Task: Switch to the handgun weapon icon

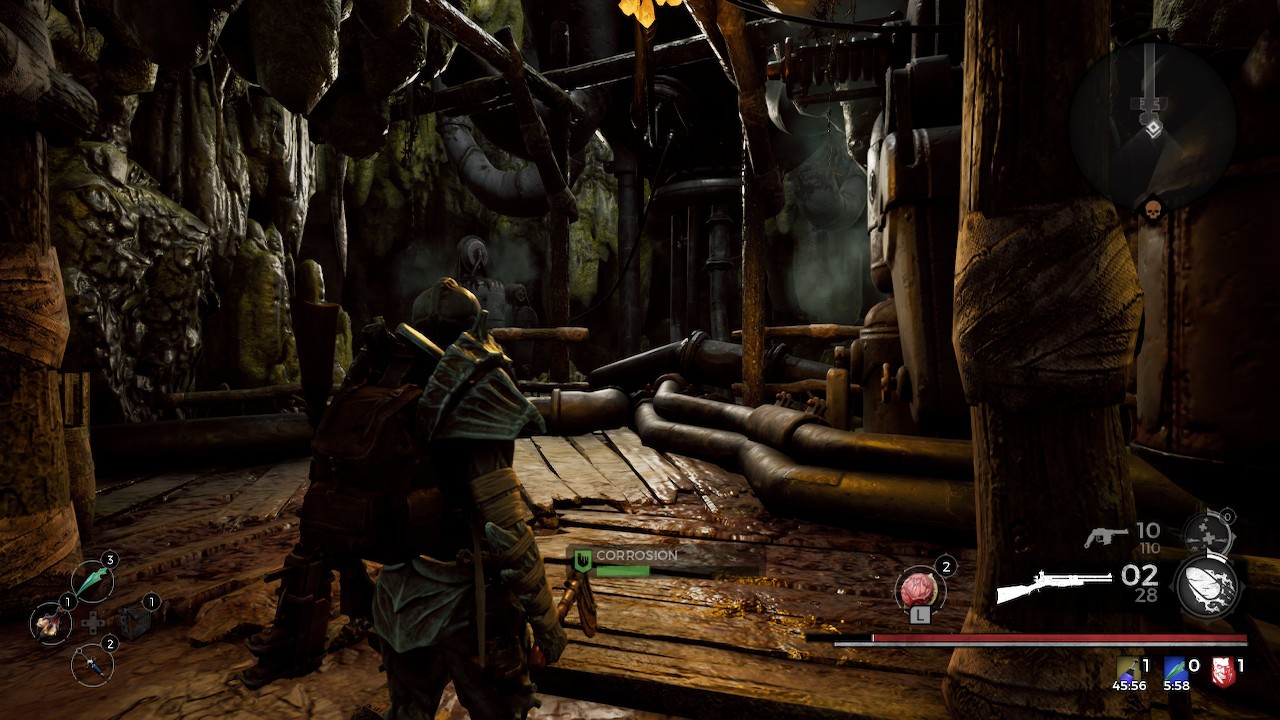Action: coord(1105,538)
